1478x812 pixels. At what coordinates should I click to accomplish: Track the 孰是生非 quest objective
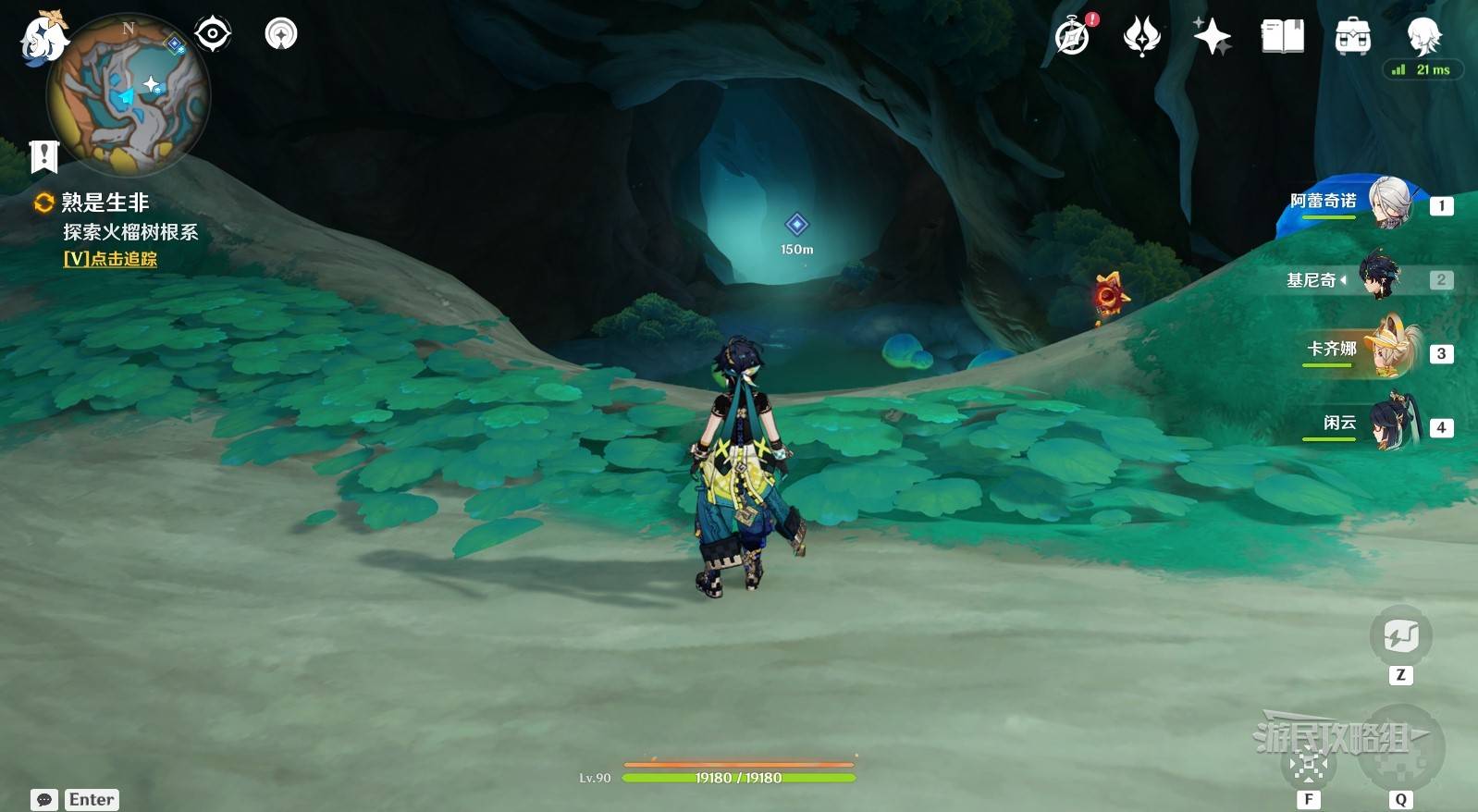pos(109,259)
